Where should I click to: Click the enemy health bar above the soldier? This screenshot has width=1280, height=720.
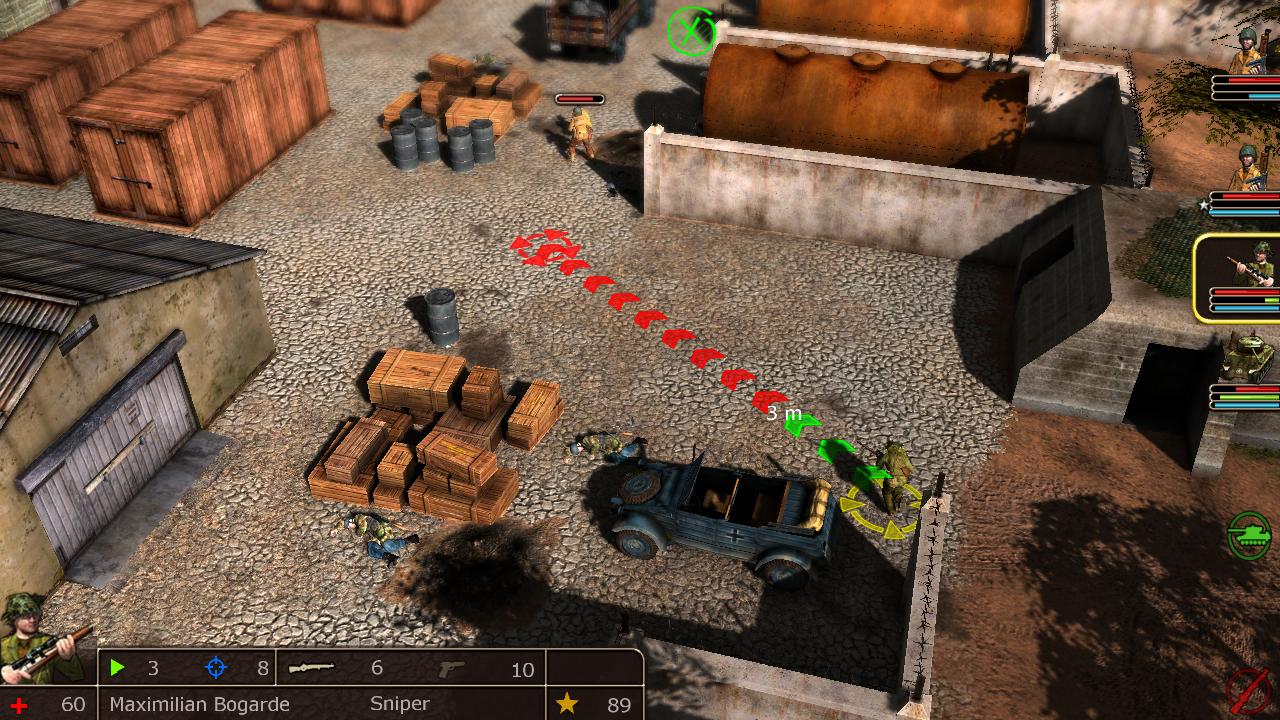tap(578, 100)
